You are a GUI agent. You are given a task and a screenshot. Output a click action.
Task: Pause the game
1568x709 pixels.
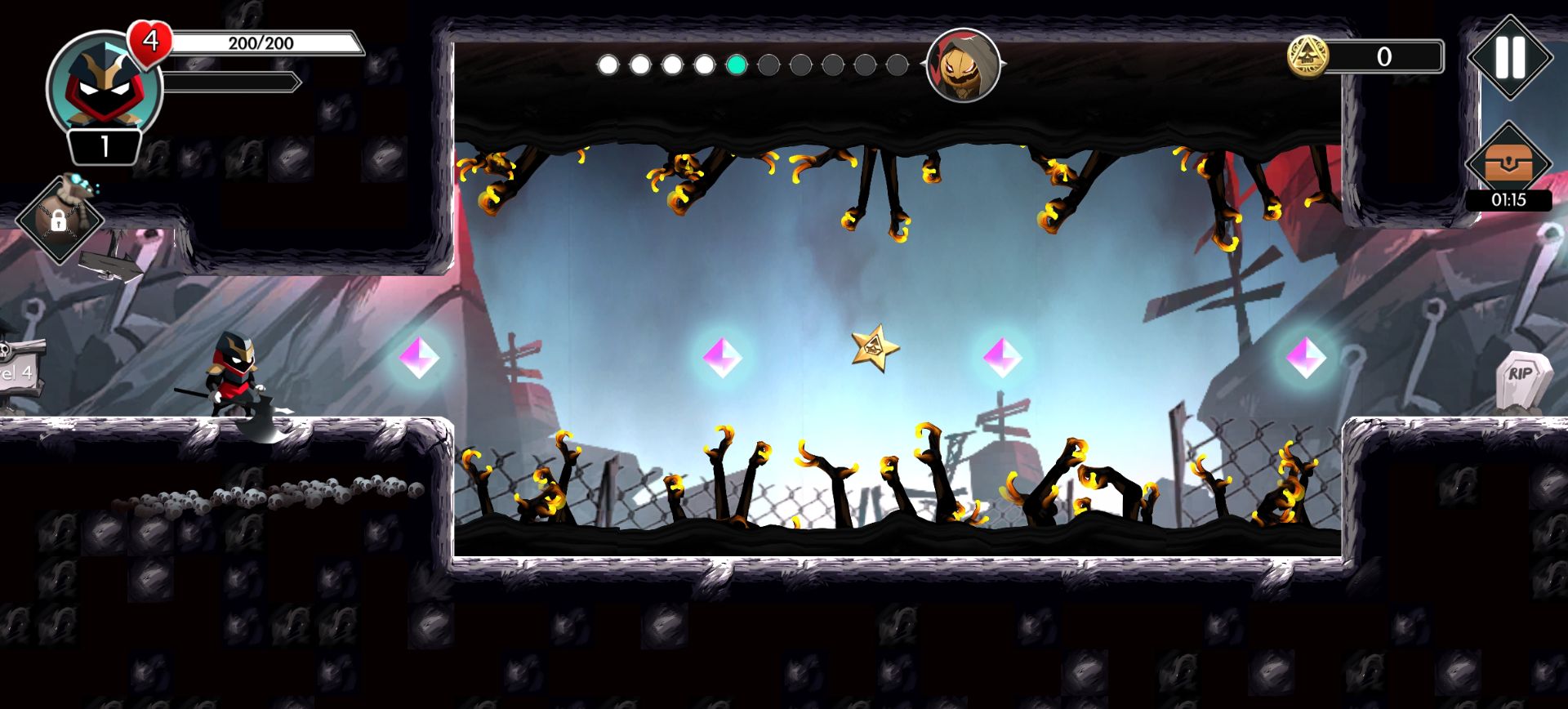(x=1509, y=57)
